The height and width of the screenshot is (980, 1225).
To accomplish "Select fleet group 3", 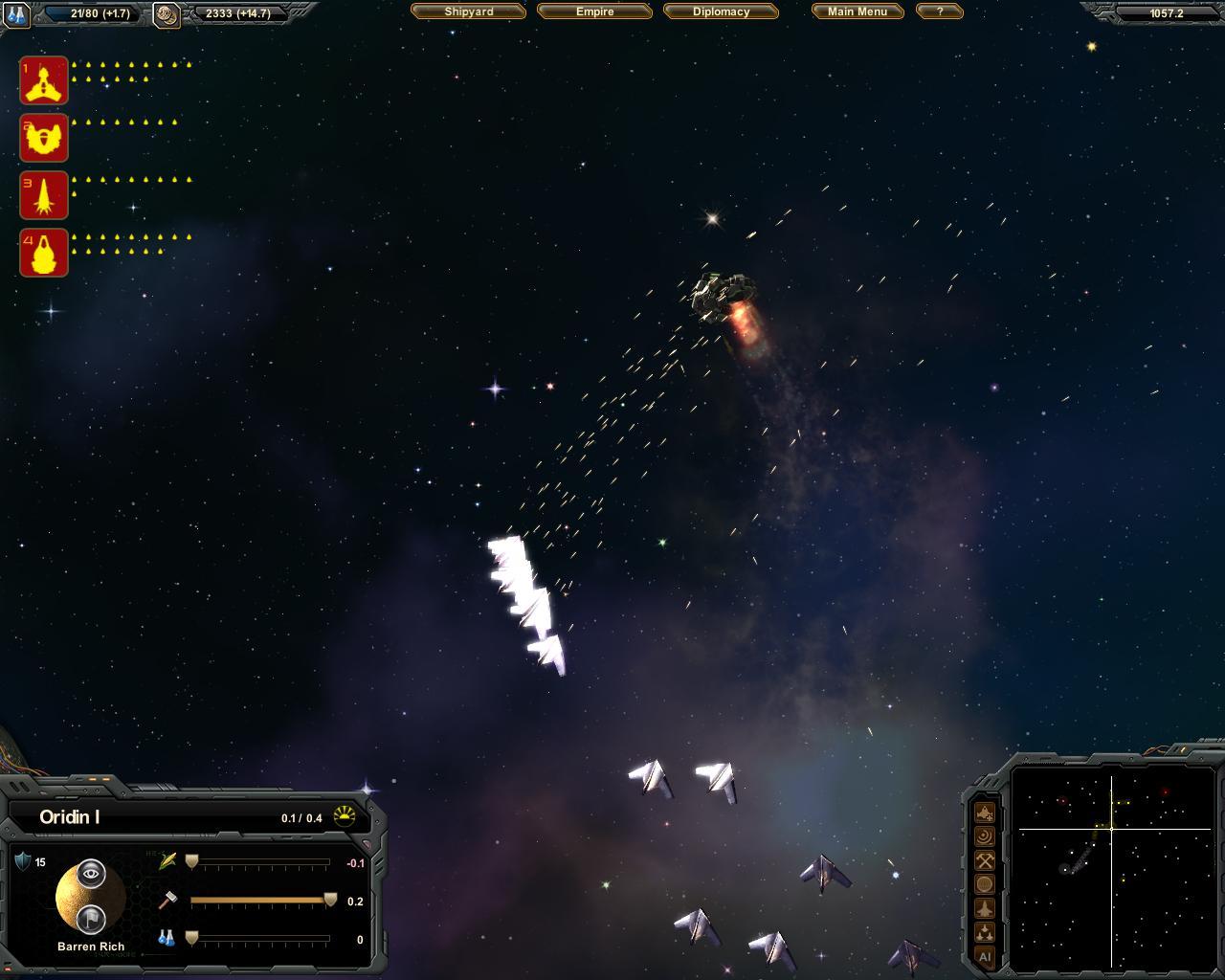I will click(x=44, y=195).
